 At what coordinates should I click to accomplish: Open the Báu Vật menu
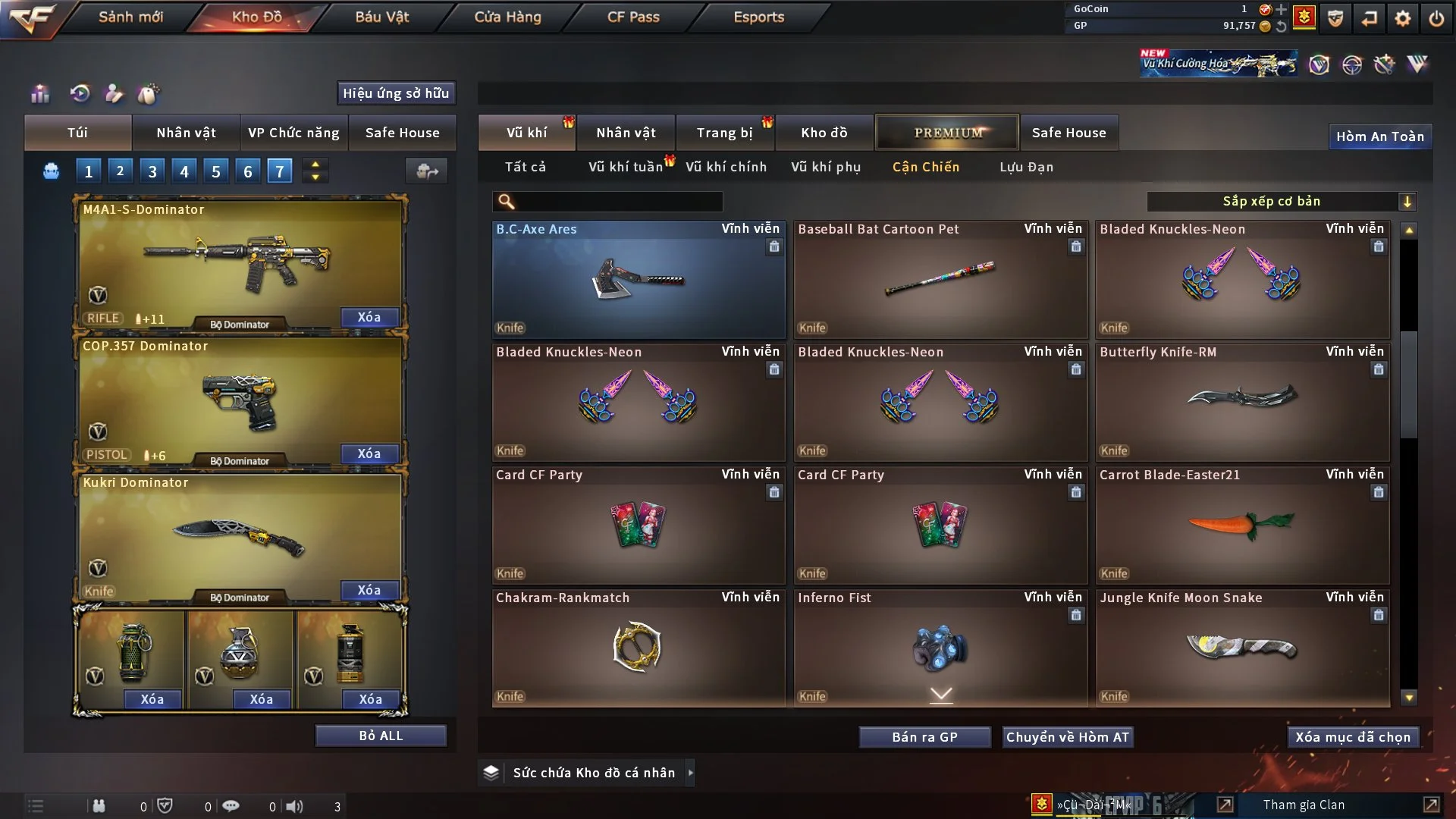click(381, 17)
